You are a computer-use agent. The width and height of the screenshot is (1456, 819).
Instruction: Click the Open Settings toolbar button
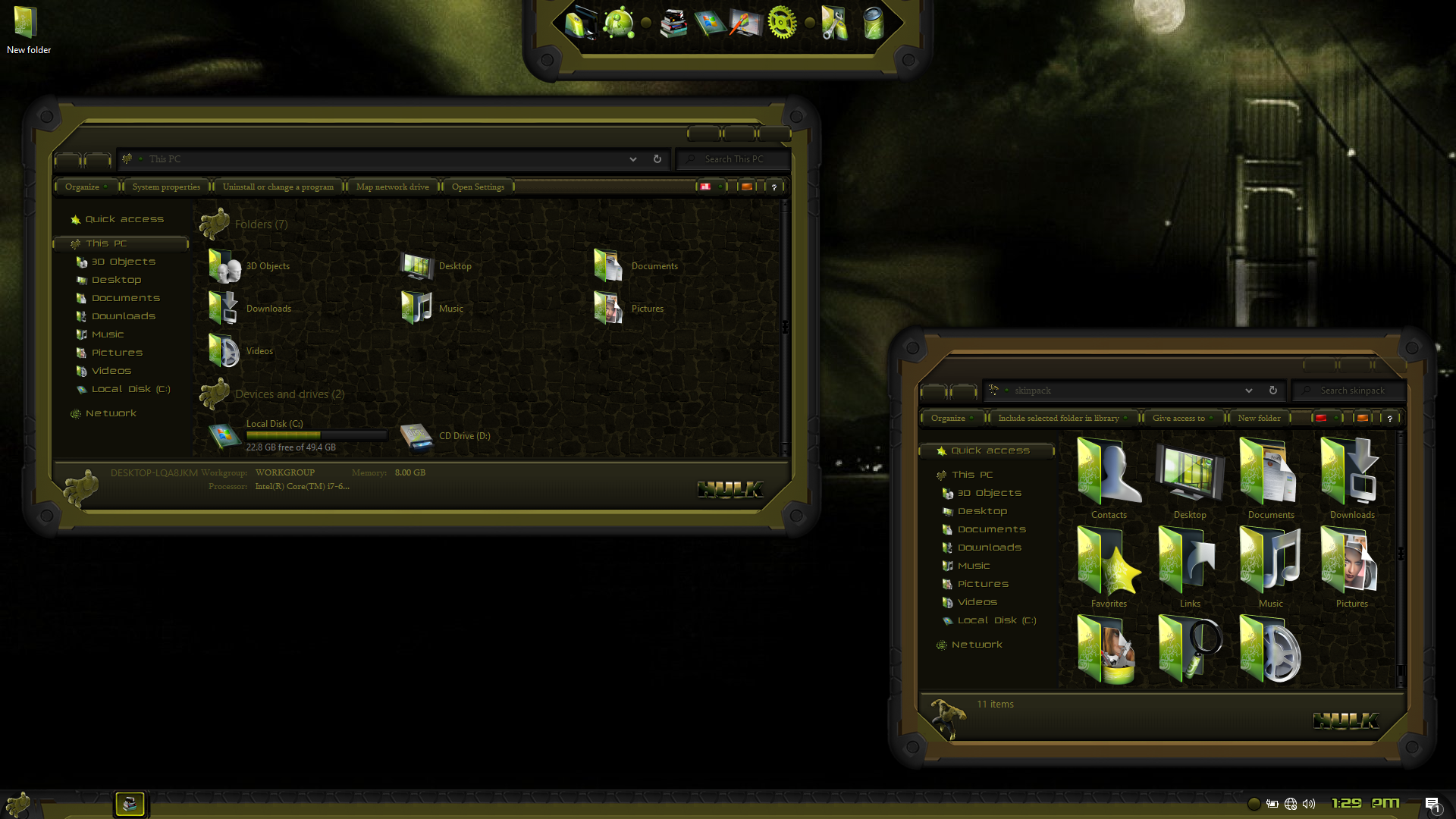click(478, 187)
